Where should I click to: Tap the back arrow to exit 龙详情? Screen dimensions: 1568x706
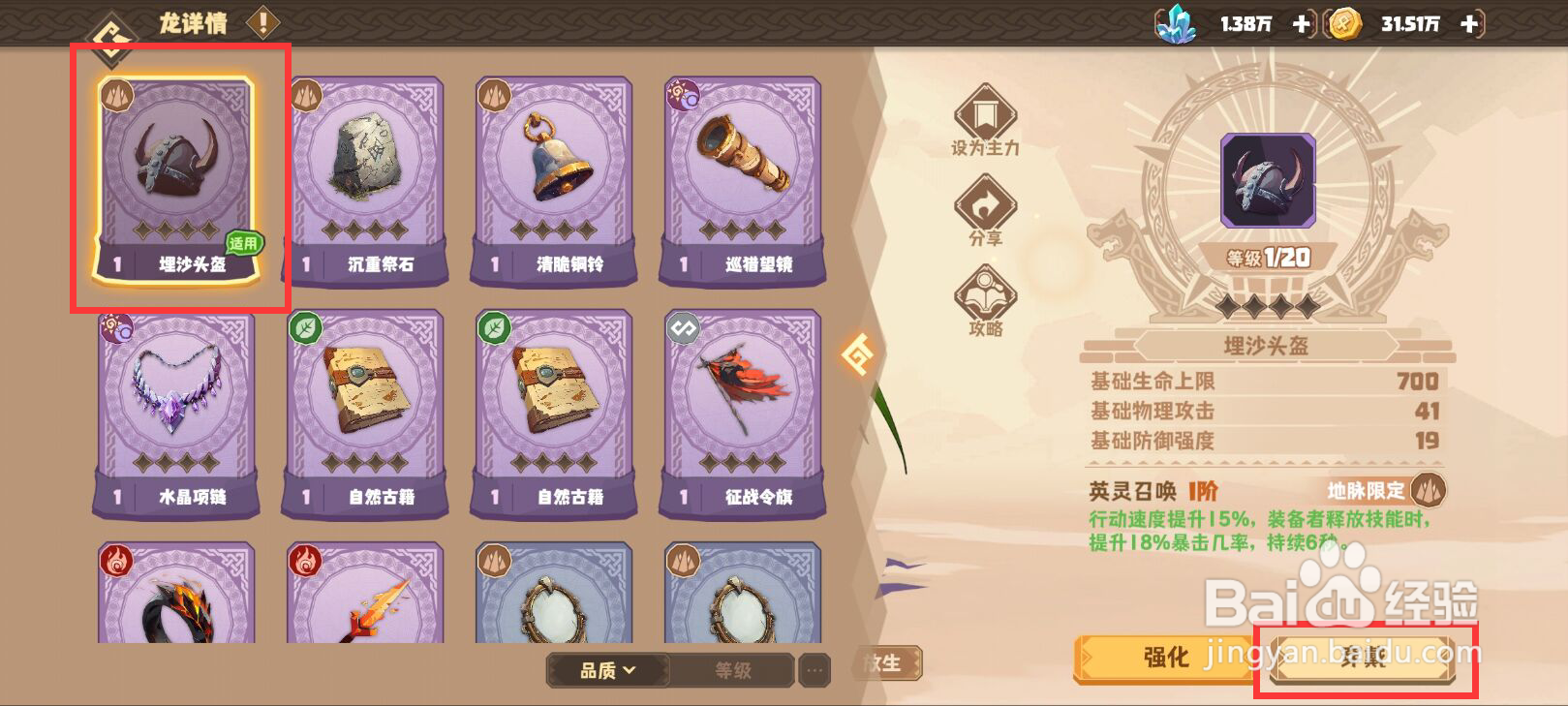(x=112, y=25)
